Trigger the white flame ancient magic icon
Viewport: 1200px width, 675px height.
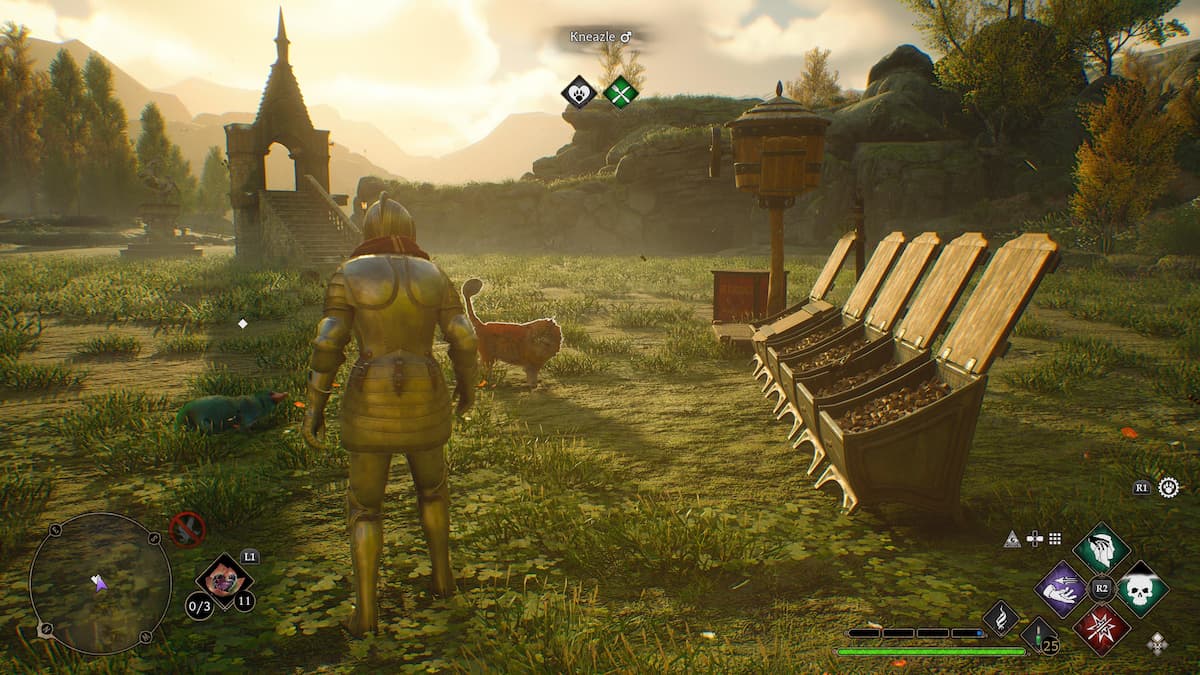1000,618
